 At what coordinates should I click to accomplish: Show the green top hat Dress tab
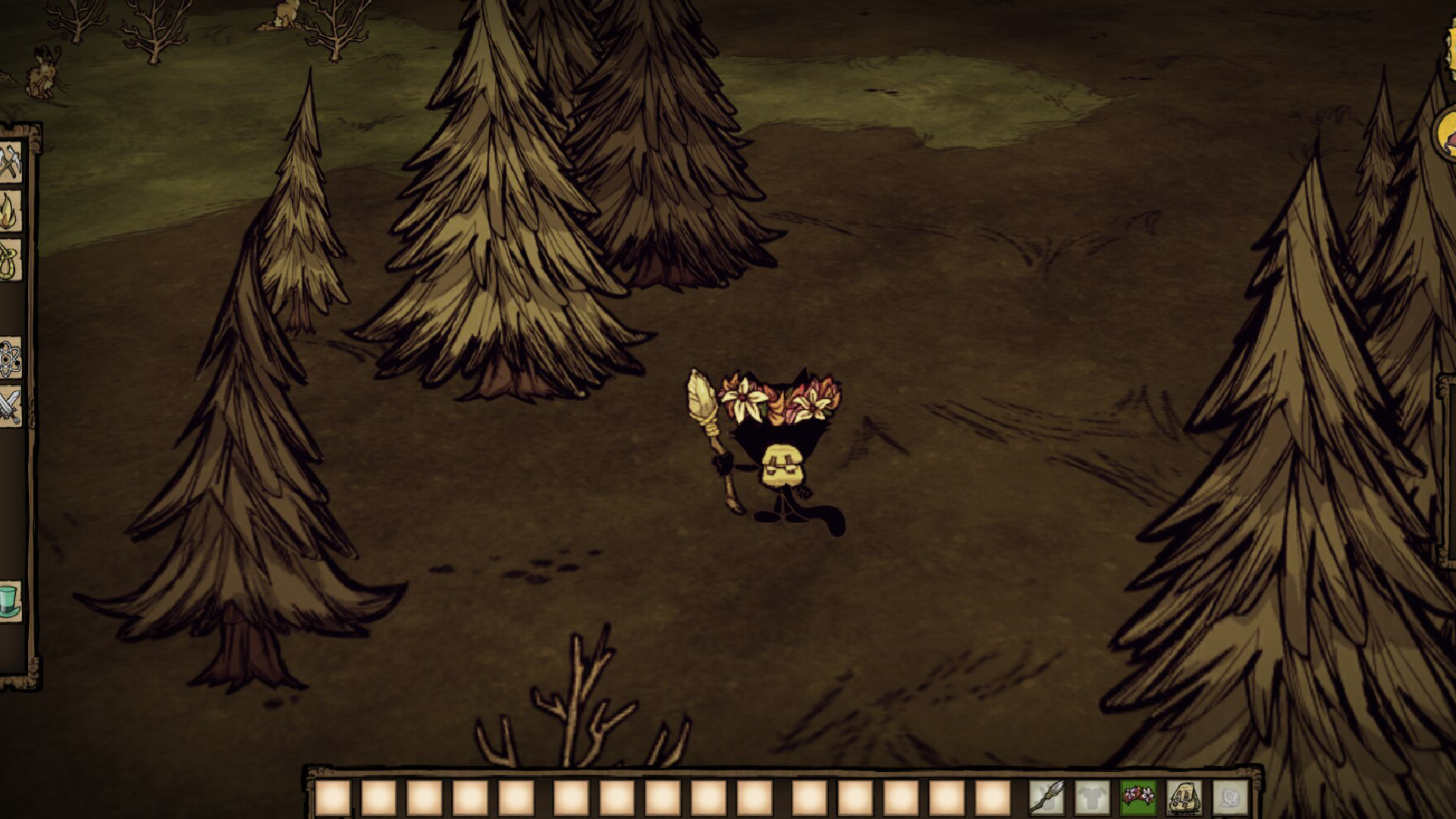point(10,601)
